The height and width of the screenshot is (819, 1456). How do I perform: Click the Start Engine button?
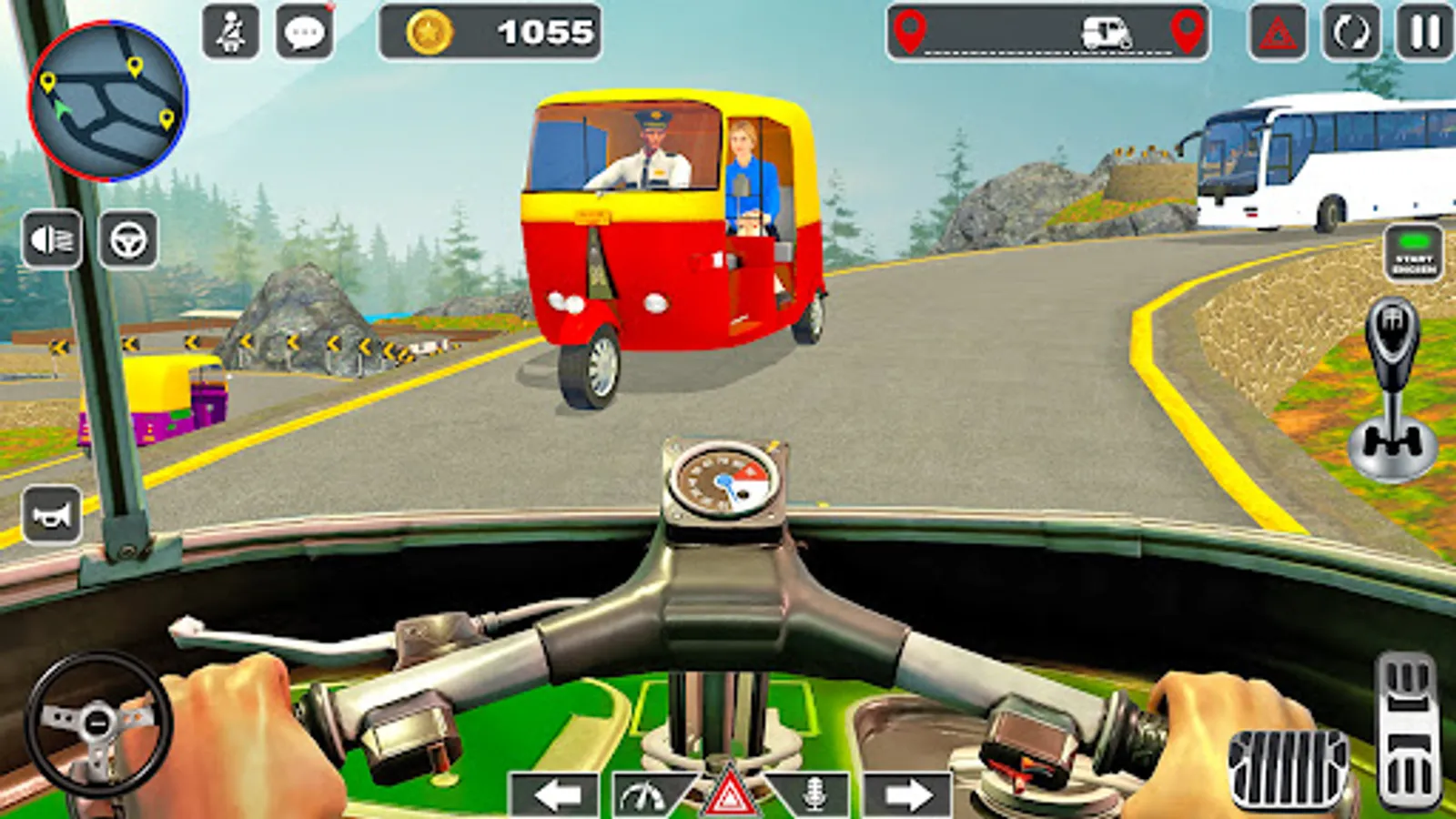coord(1413,253)
